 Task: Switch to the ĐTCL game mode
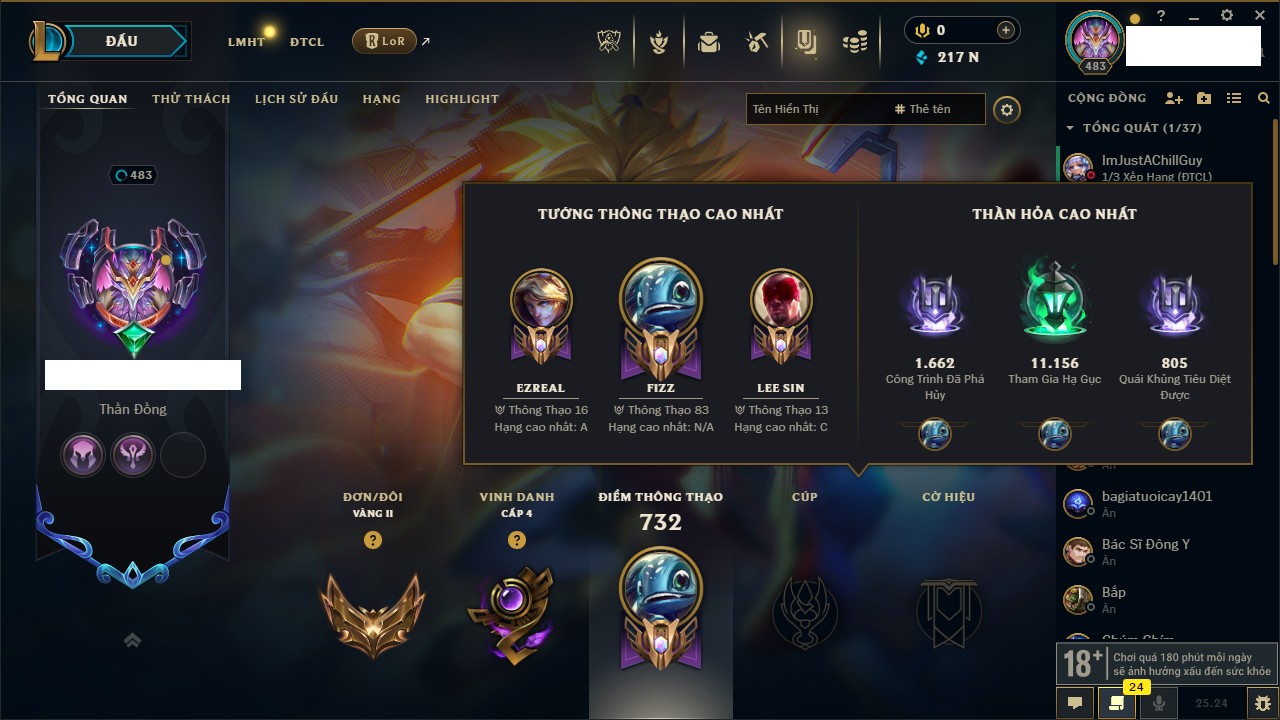click(307, 42)
